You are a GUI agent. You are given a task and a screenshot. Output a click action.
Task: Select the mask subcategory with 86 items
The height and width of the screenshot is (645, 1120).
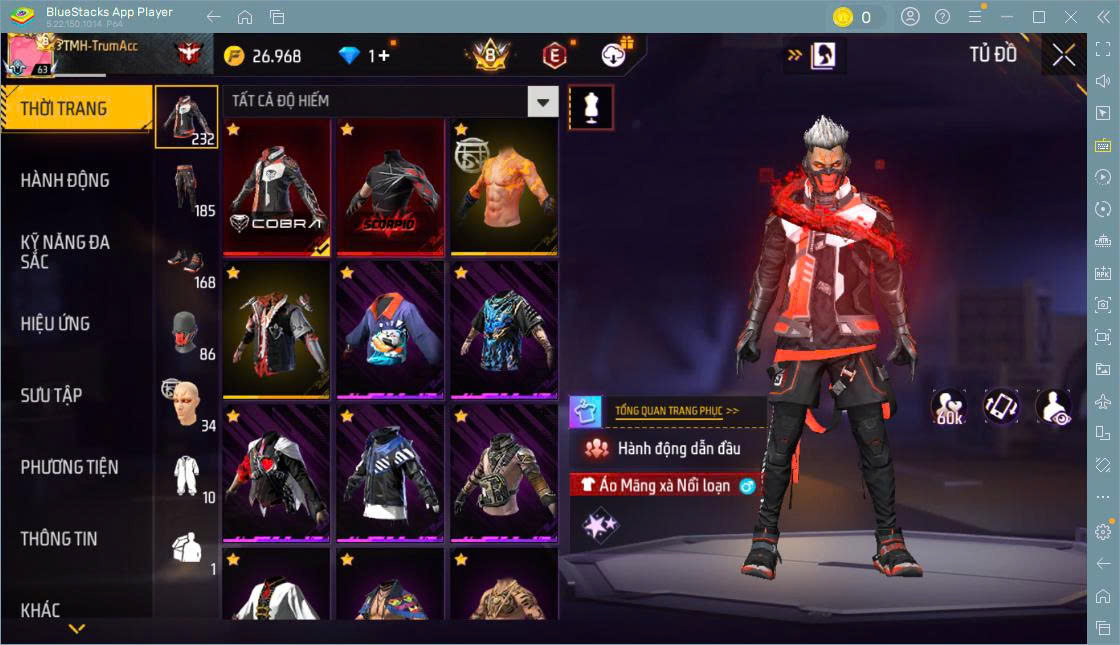[186, 333]
